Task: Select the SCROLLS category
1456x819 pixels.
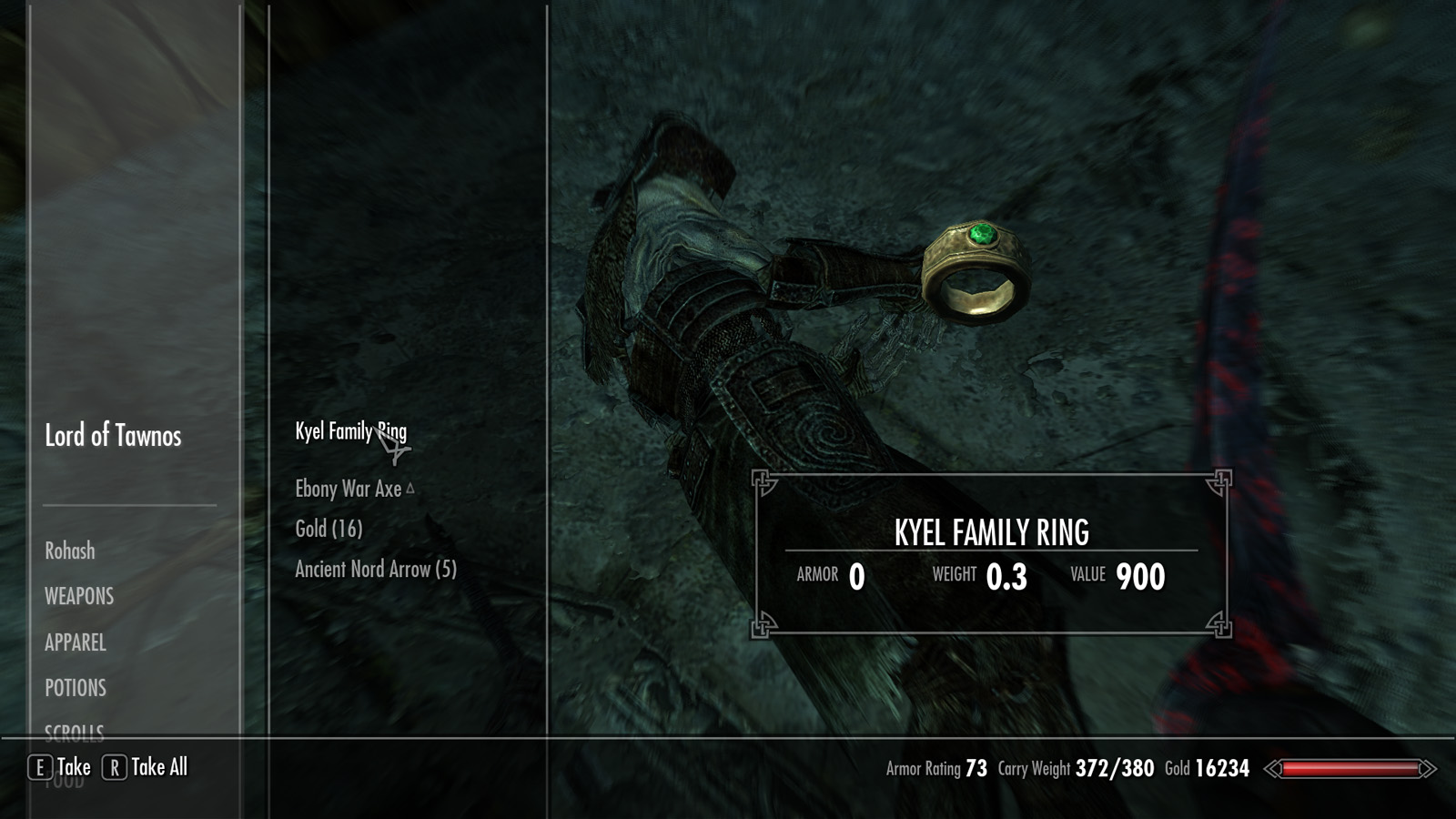Action: tap(75, 730)
